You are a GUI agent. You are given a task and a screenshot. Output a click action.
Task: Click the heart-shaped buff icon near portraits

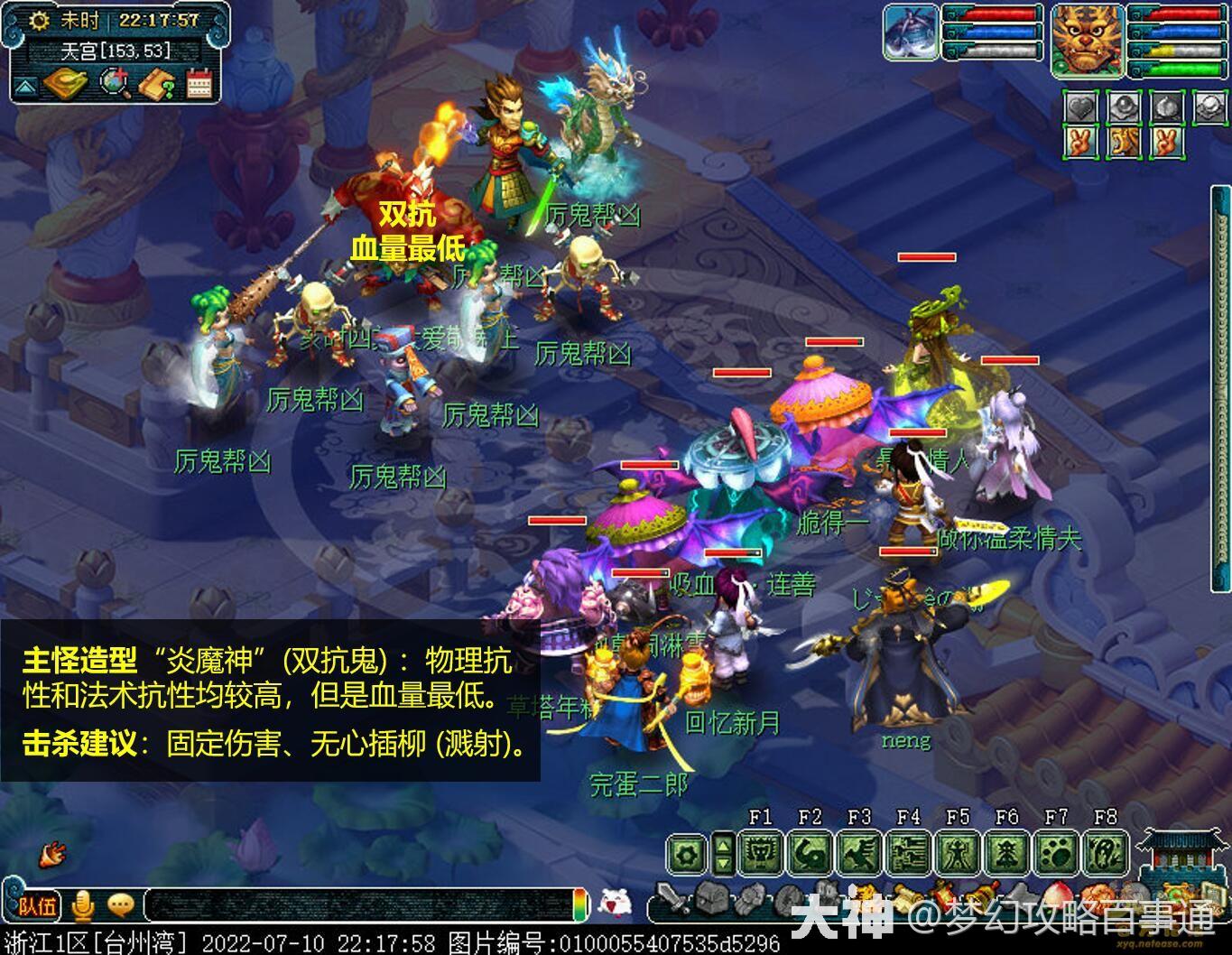point(1080,107)
